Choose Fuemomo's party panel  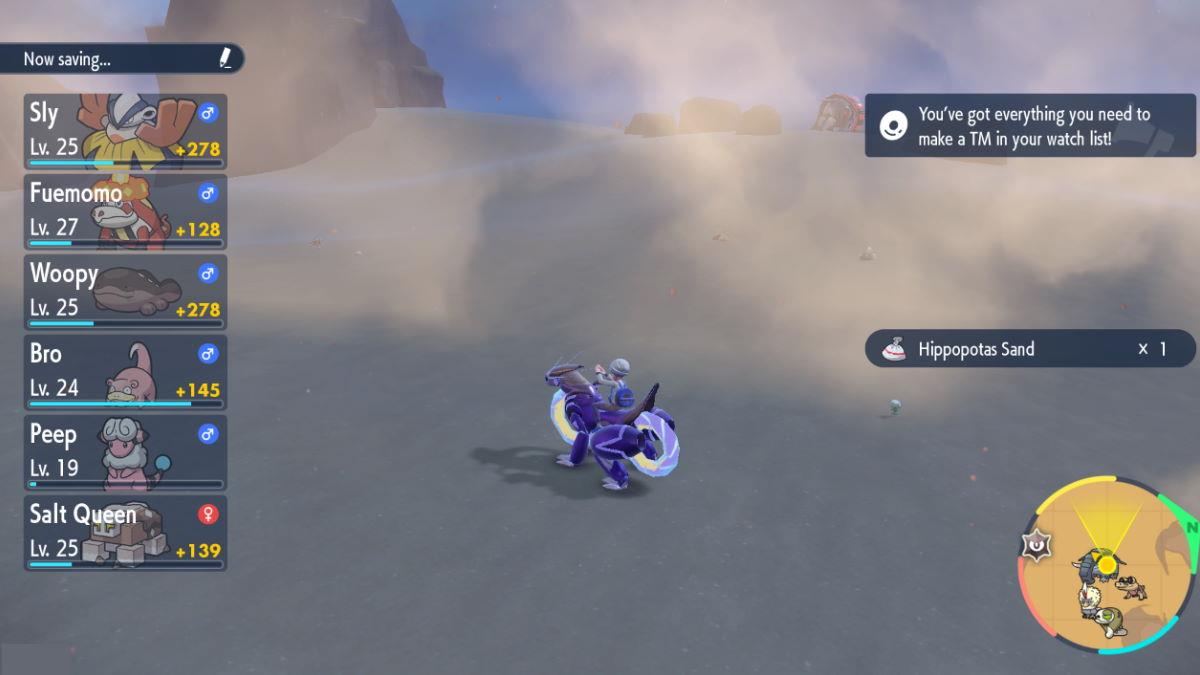click(x=125, y=212)
